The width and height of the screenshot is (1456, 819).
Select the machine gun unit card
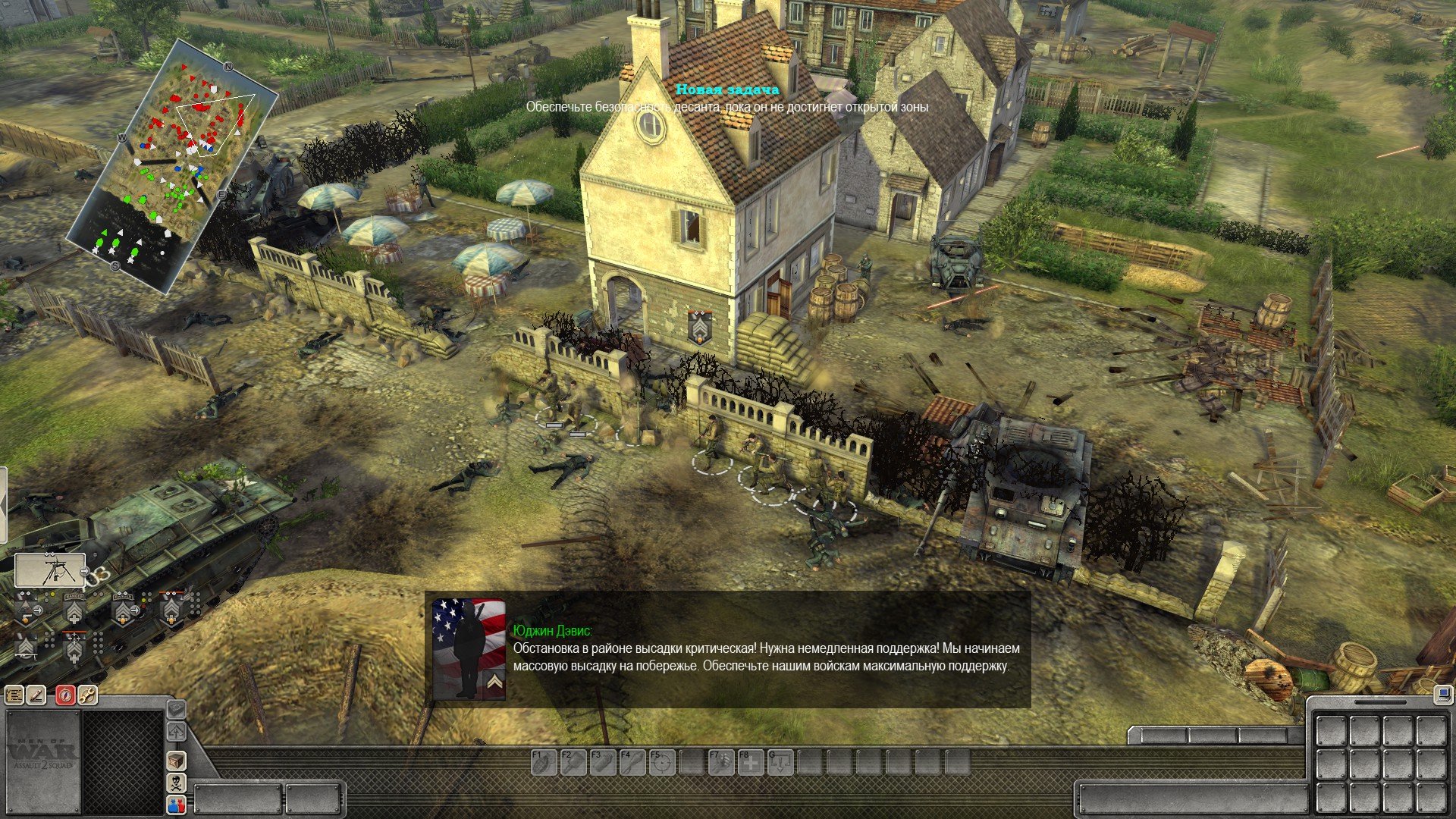coord(49,570)
